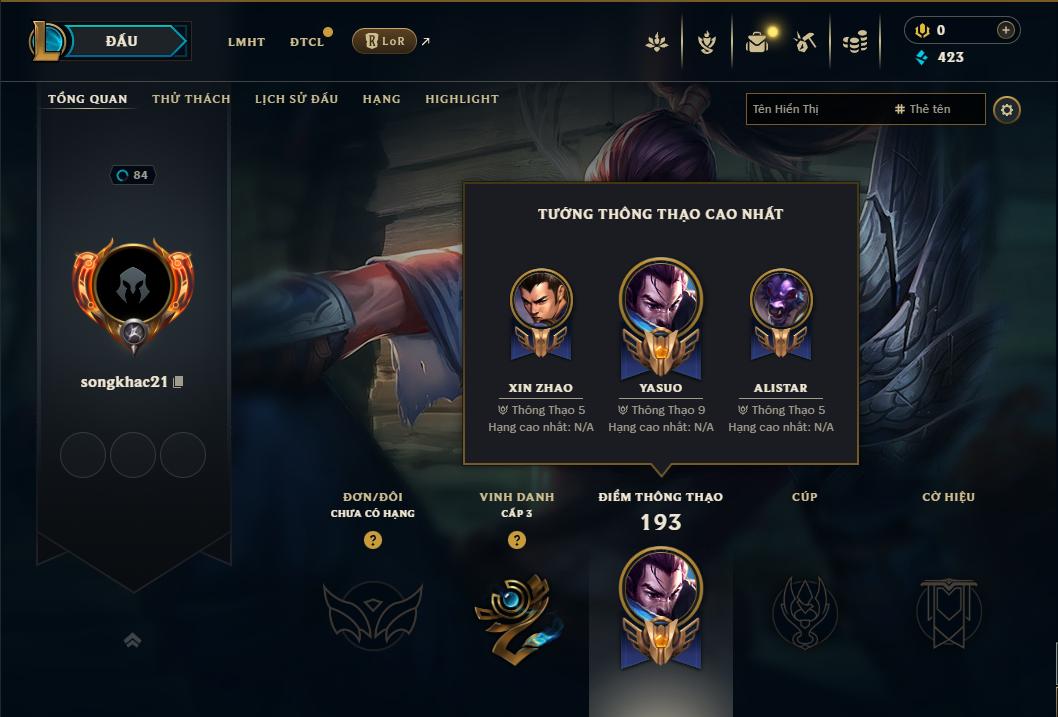Select the Tổng Quan tab
The image size is (1058, 717).
(88, 99)
